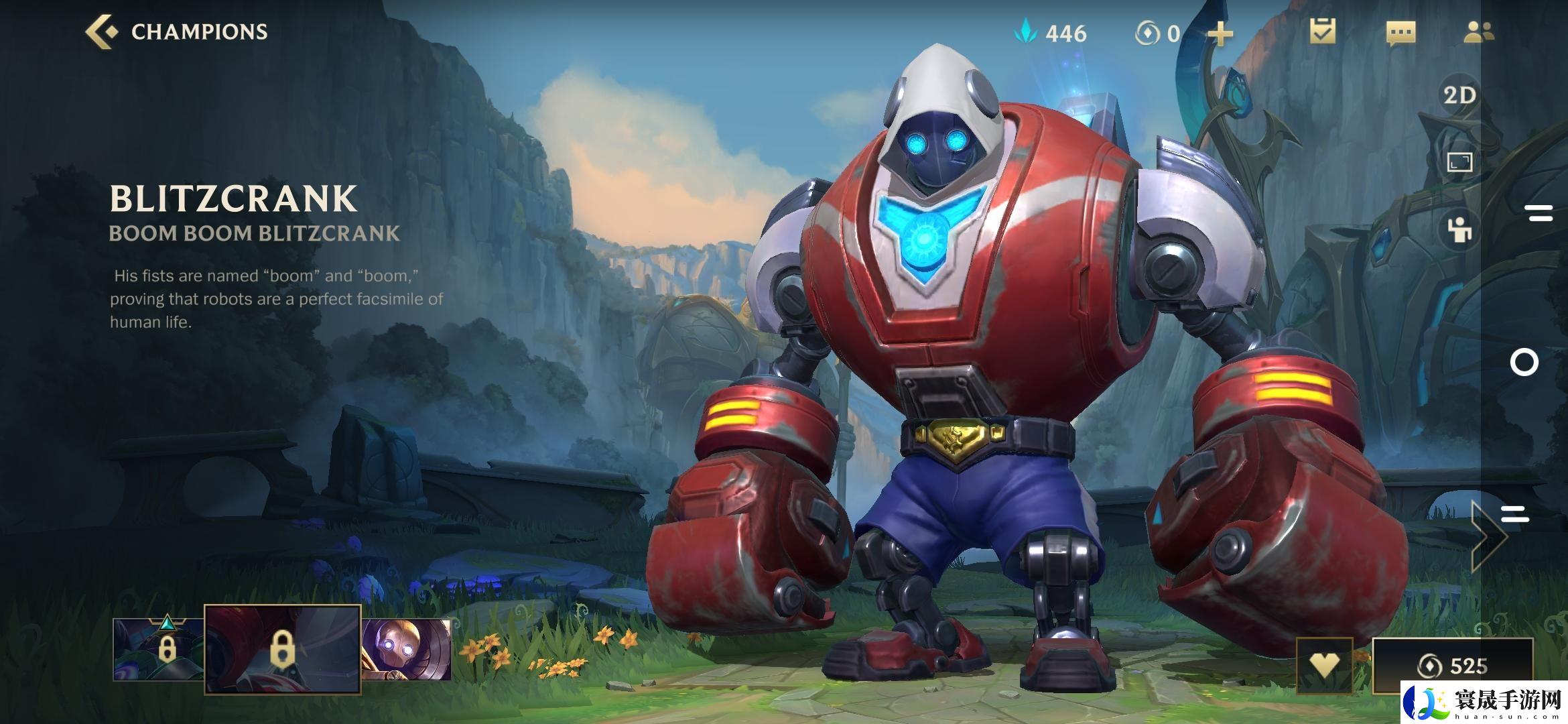
Task: Open the missions checklist icon
Action: (x=1323, y=32)
